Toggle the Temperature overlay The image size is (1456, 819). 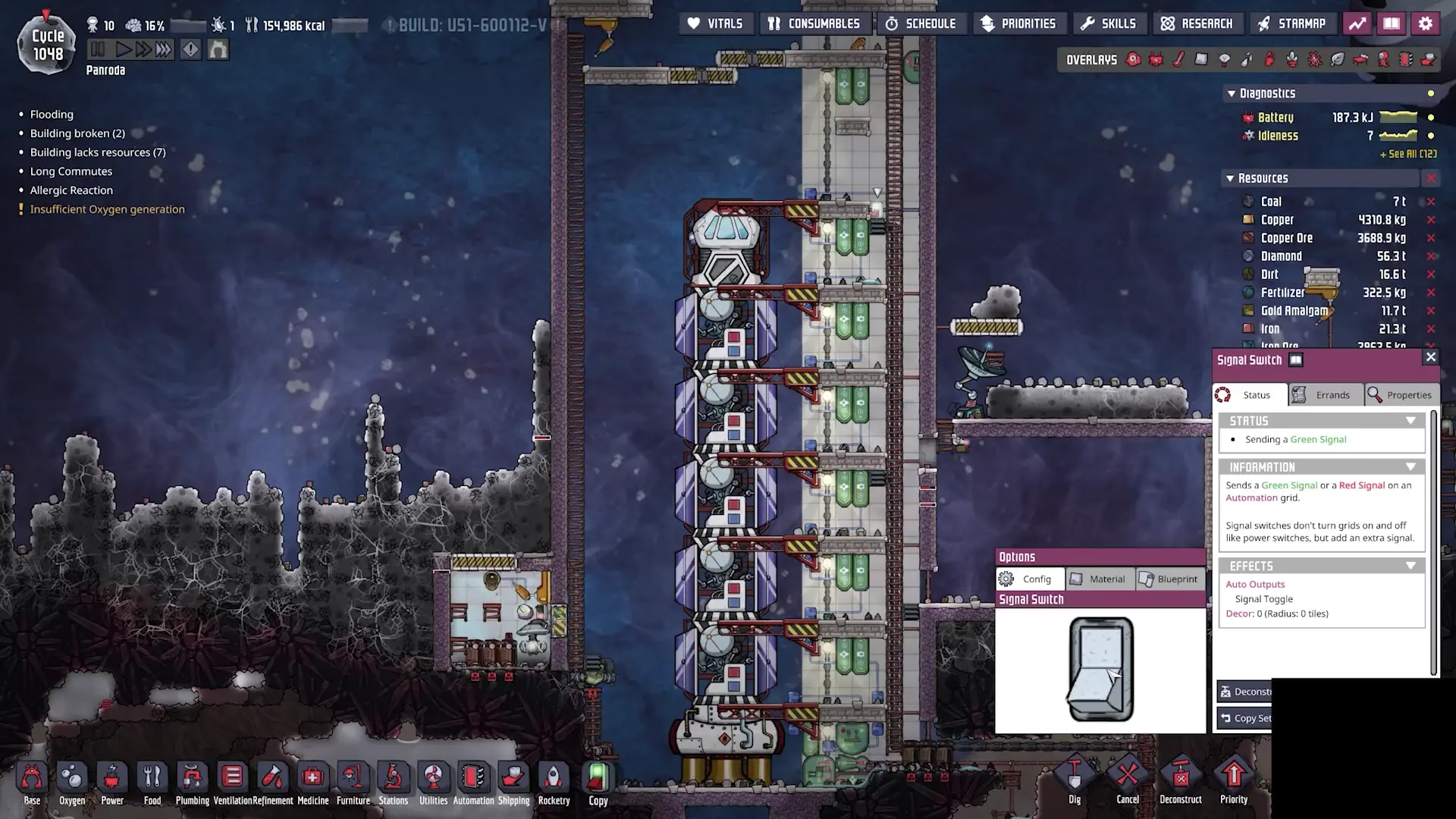click(x=1178, y=59)
